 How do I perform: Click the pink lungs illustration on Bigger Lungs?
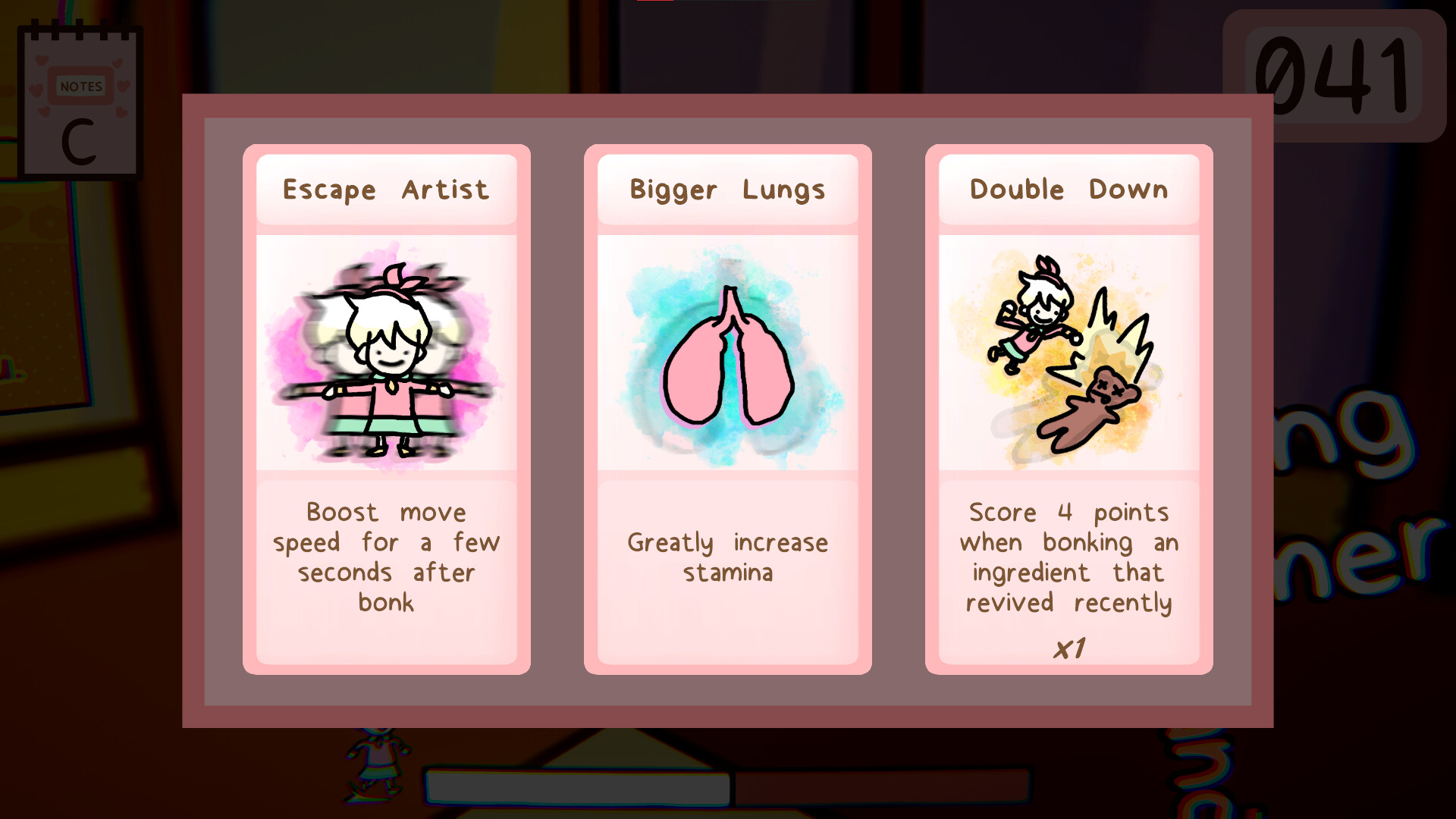pyautogui.click(x=726, y=356)
